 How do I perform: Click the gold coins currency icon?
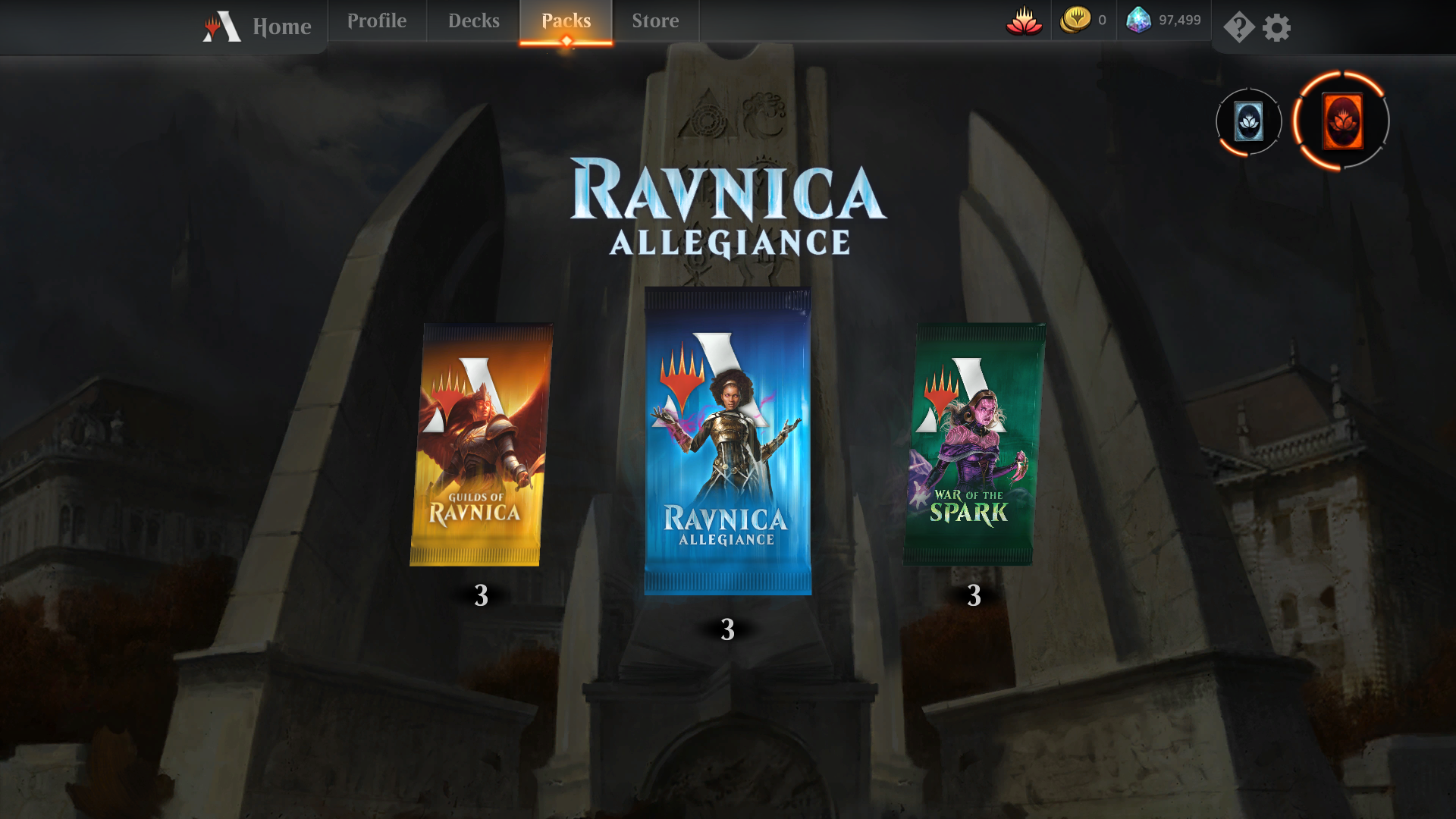tap(1075, 20)
